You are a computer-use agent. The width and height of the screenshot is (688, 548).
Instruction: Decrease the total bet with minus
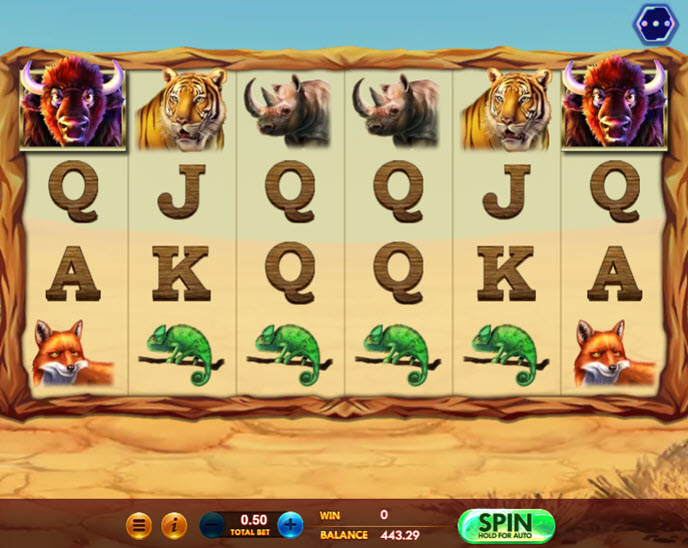point(212,524)
